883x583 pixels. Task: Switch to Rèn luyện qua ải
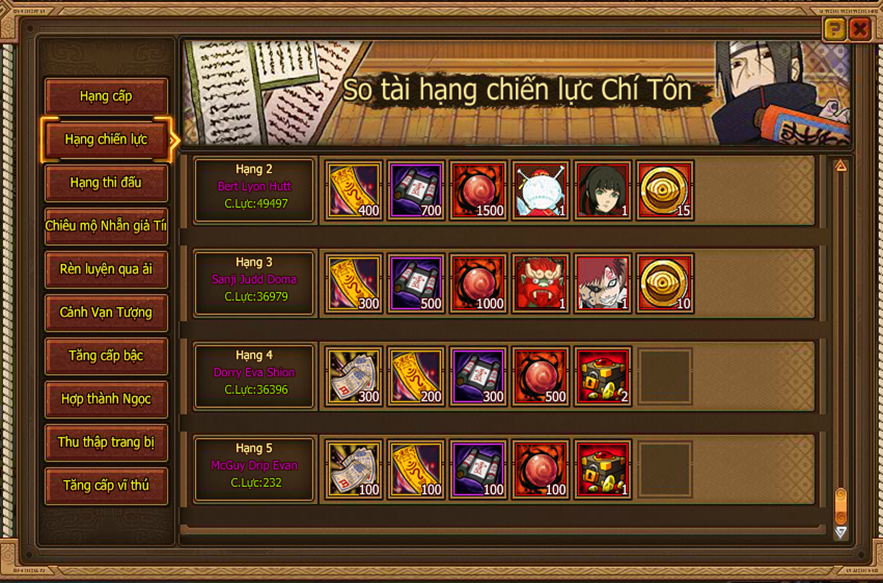[x=106, y=269]
